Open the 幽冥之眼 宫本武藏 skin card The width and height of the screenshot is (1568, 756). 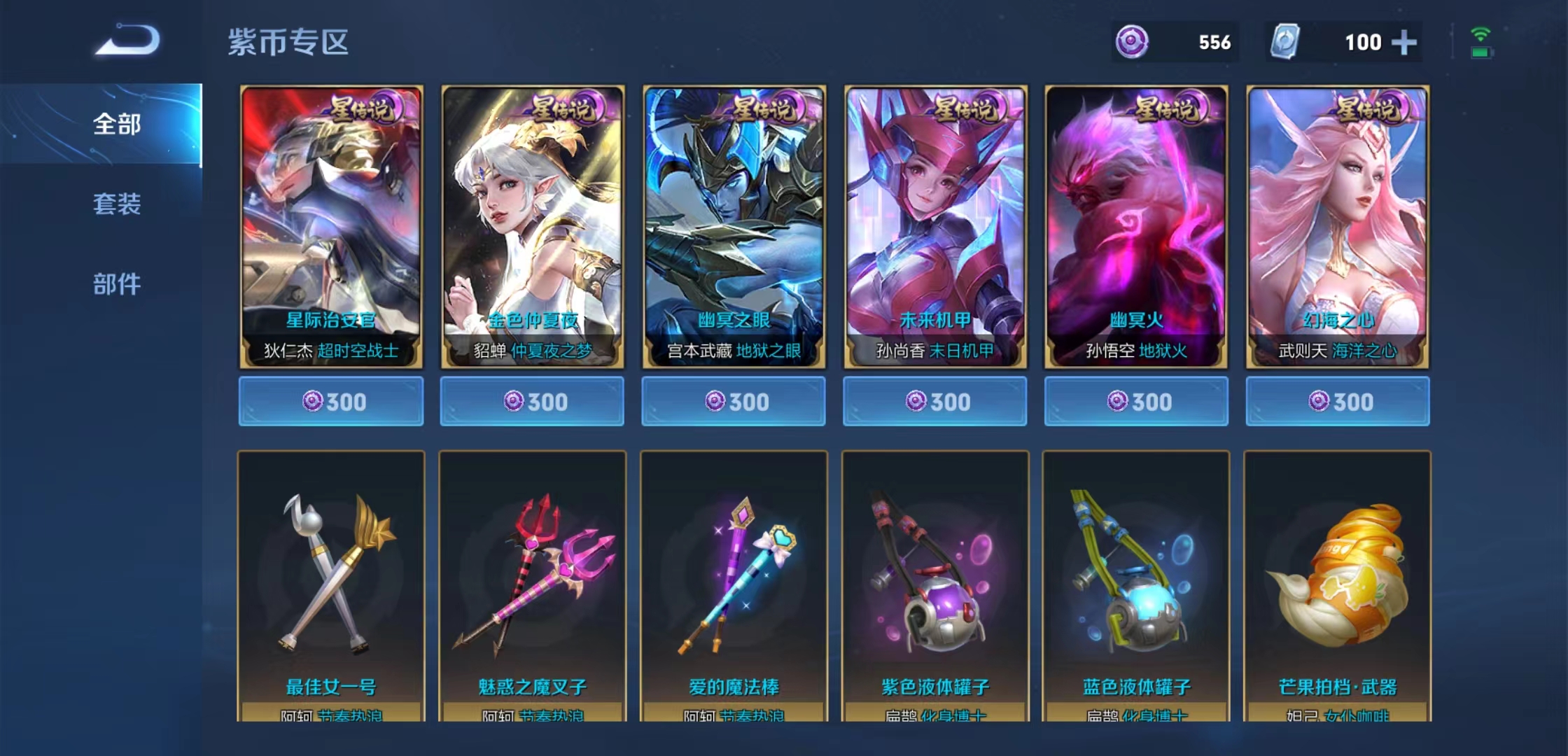tap(734, 226)
